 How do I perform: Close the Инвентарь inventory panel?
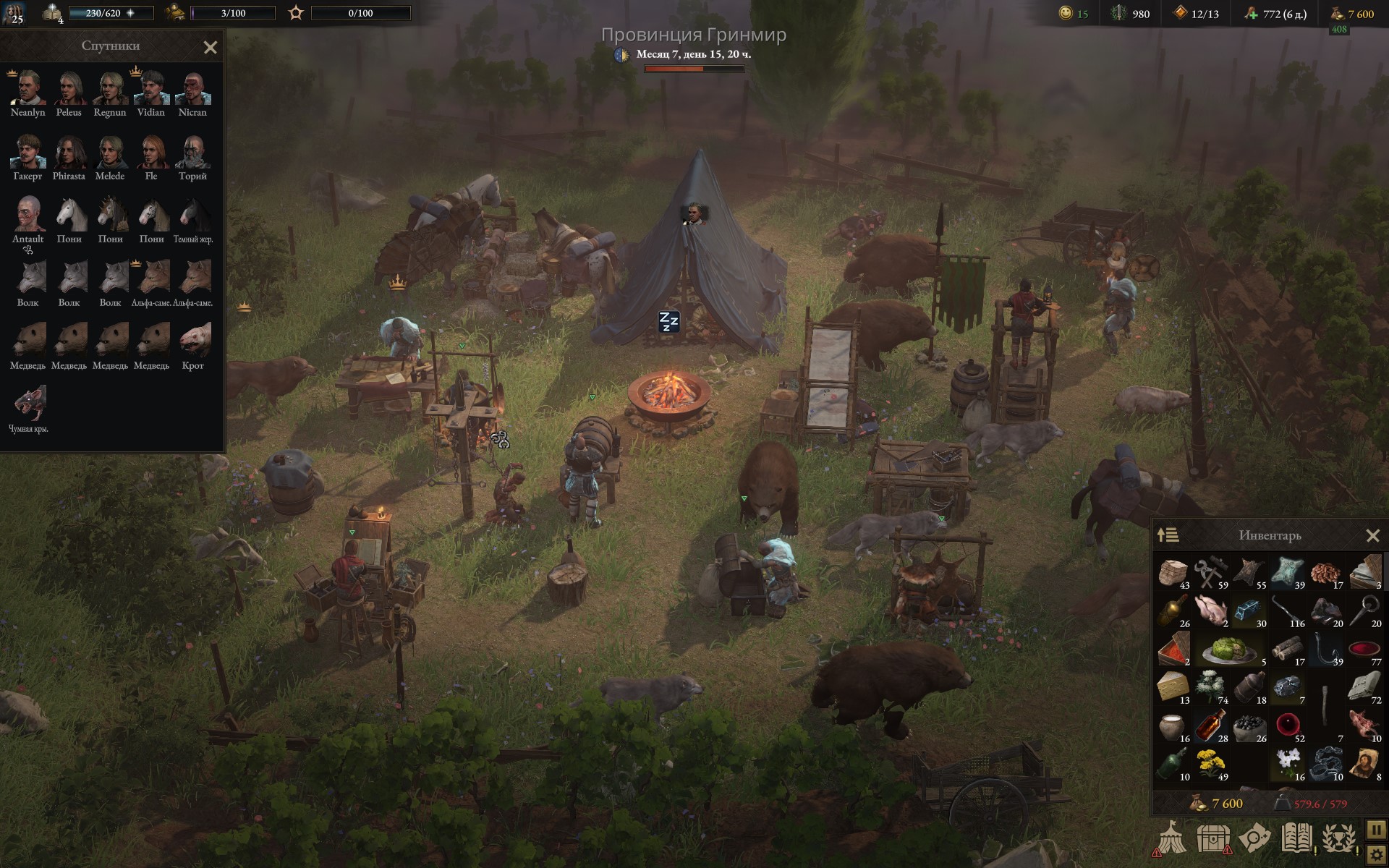point(1372,536)
